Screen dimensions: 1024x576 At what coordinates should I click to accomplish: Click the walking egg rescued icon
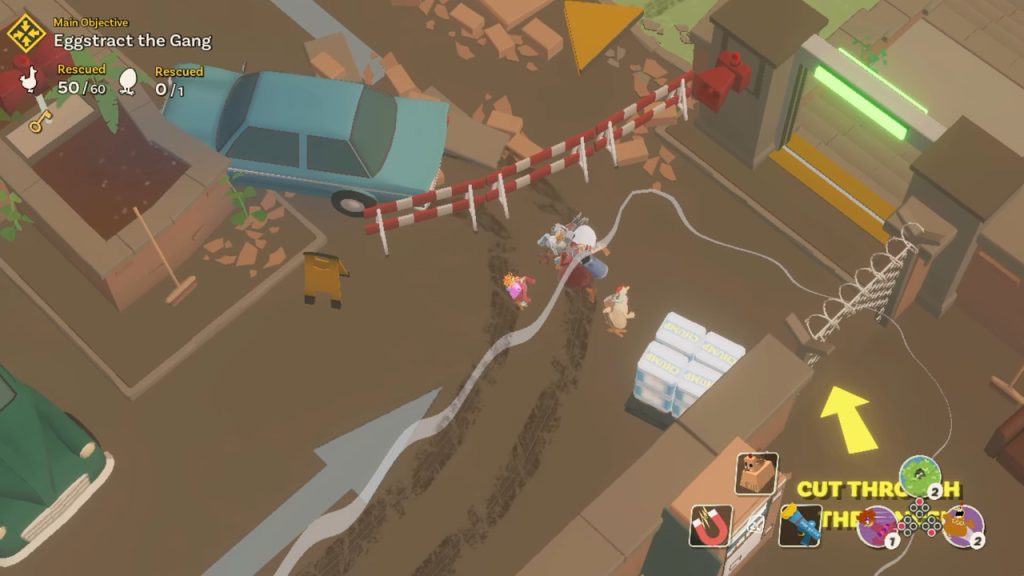tap(129, 83)
